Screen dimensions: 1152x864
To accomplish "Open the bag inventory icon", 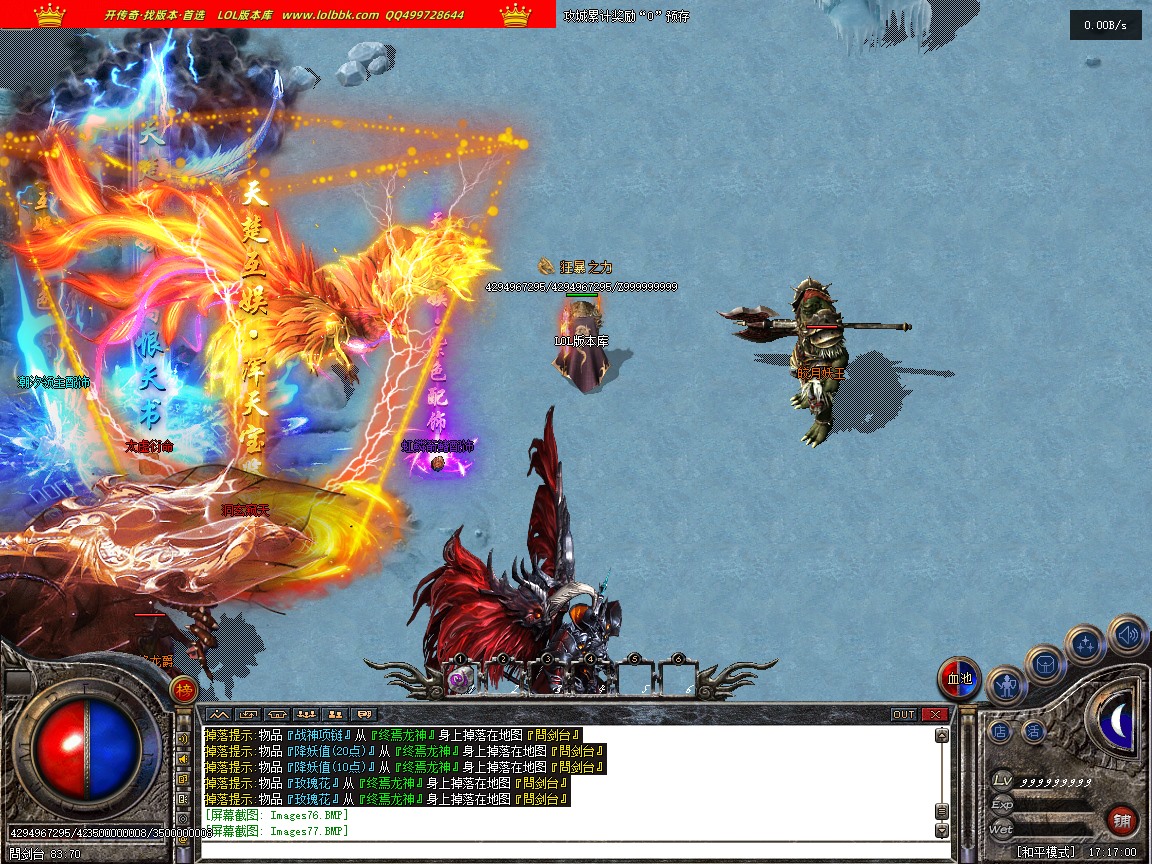I will (1045, 663).
